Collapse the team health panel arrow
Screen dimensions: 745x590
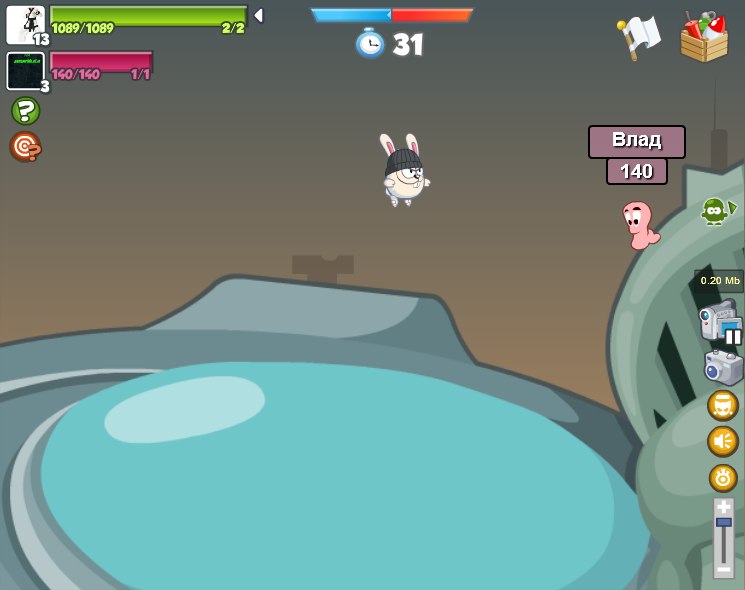click(x=258, y=16)
